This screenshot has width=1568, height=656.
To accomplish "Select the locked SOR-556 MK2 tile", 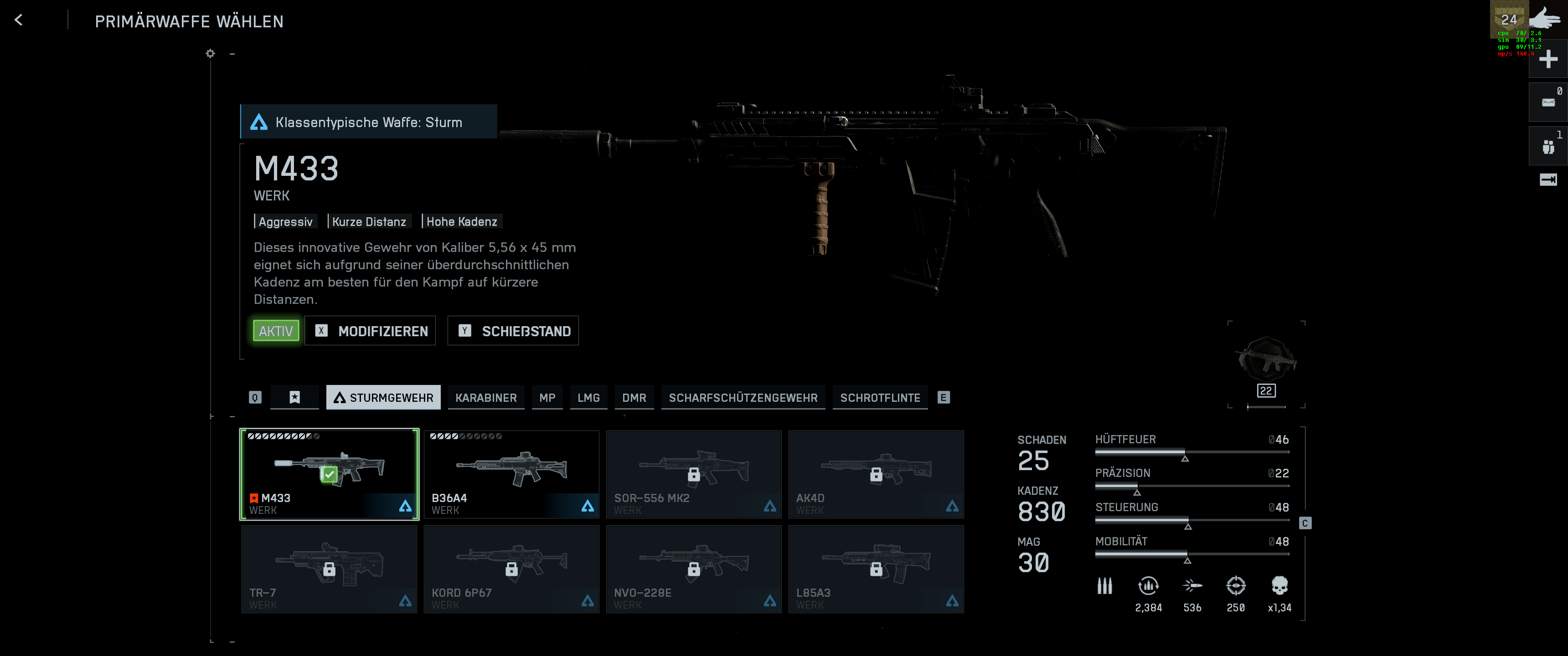I will [x=693, y=475].
